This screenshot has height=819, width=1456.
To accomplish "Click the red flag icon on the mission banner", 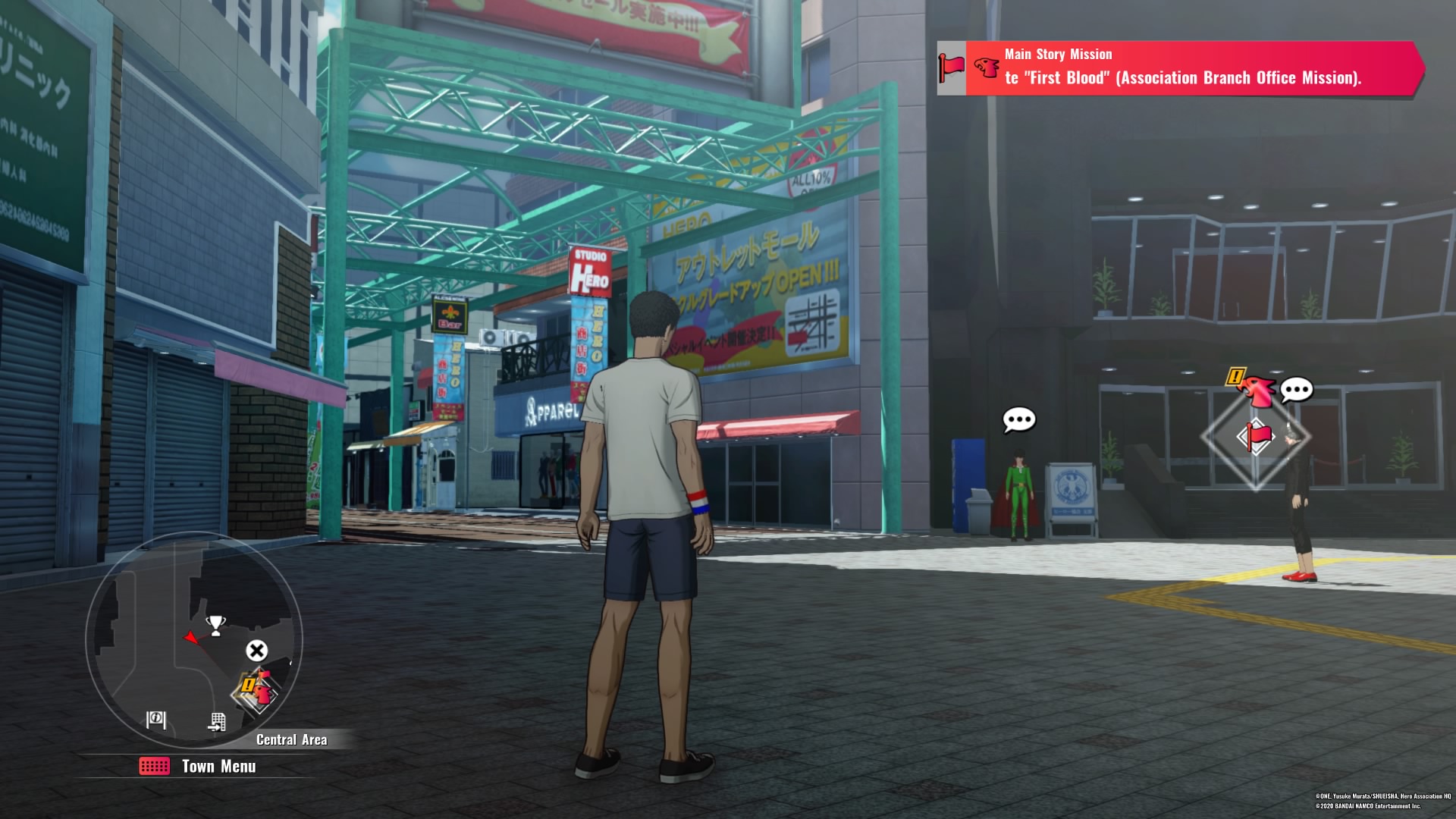I will 951,68.
